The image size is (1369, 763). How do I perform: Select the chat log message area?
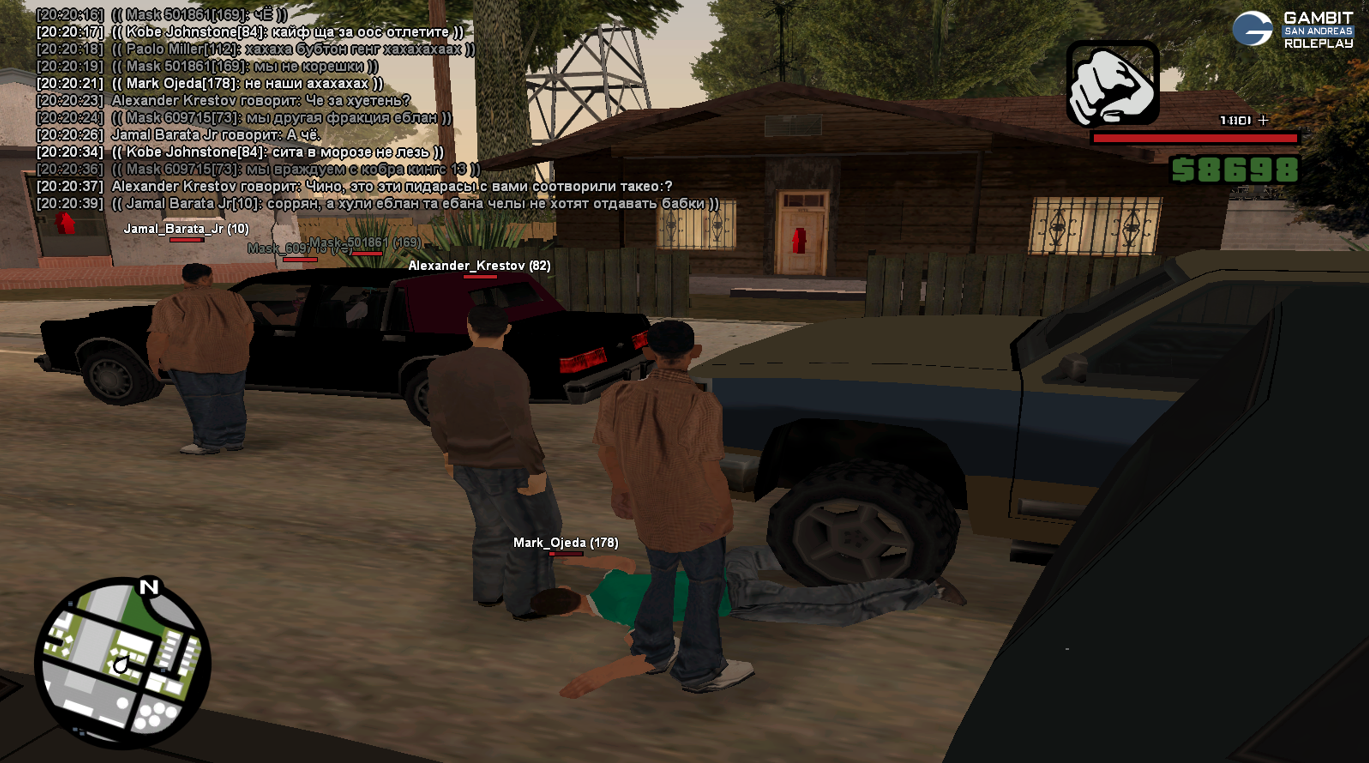[370, 110]
